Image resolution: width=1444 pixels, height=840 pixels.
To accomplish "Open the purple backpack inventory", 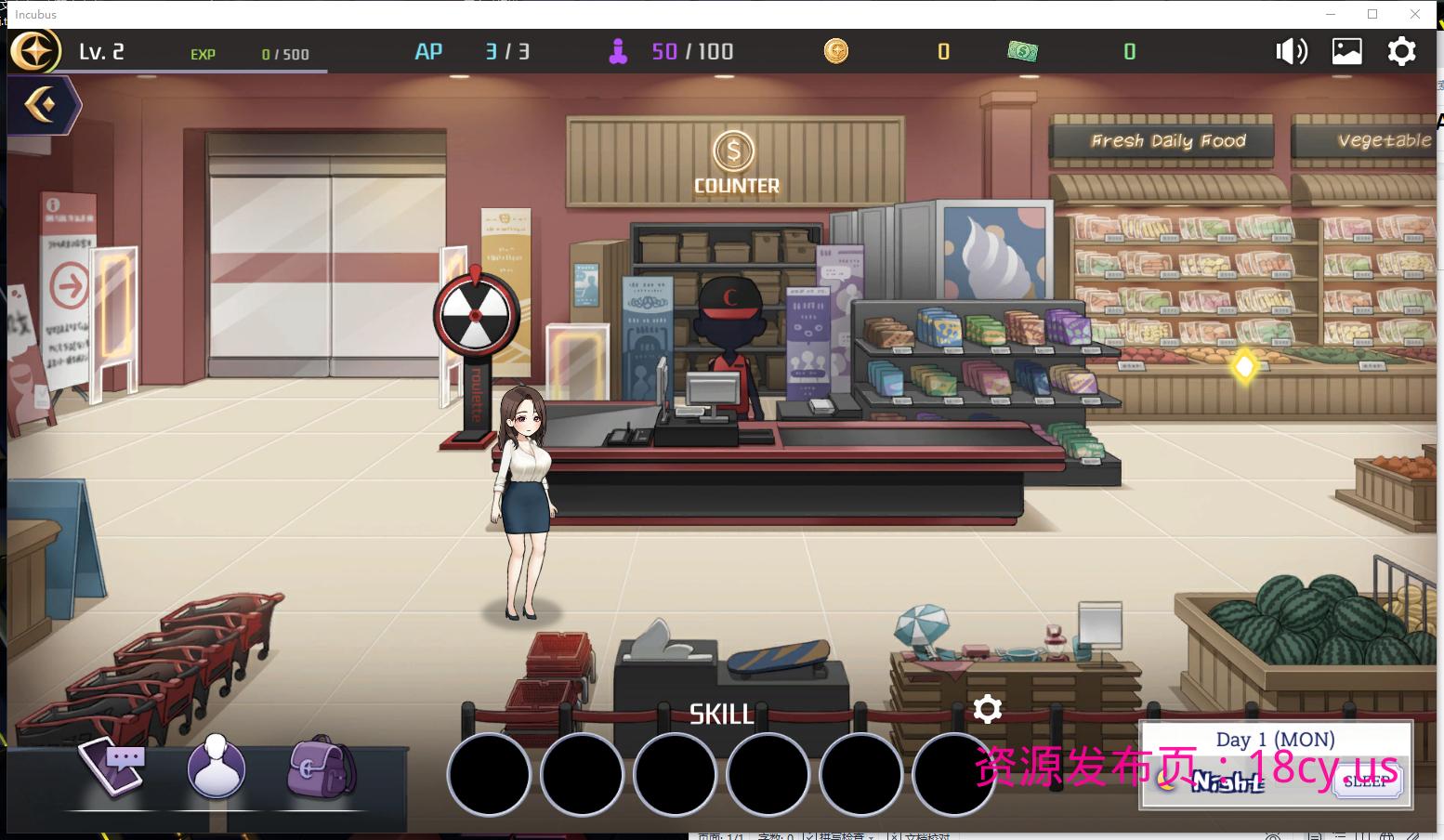I will [x=321, y=768].
